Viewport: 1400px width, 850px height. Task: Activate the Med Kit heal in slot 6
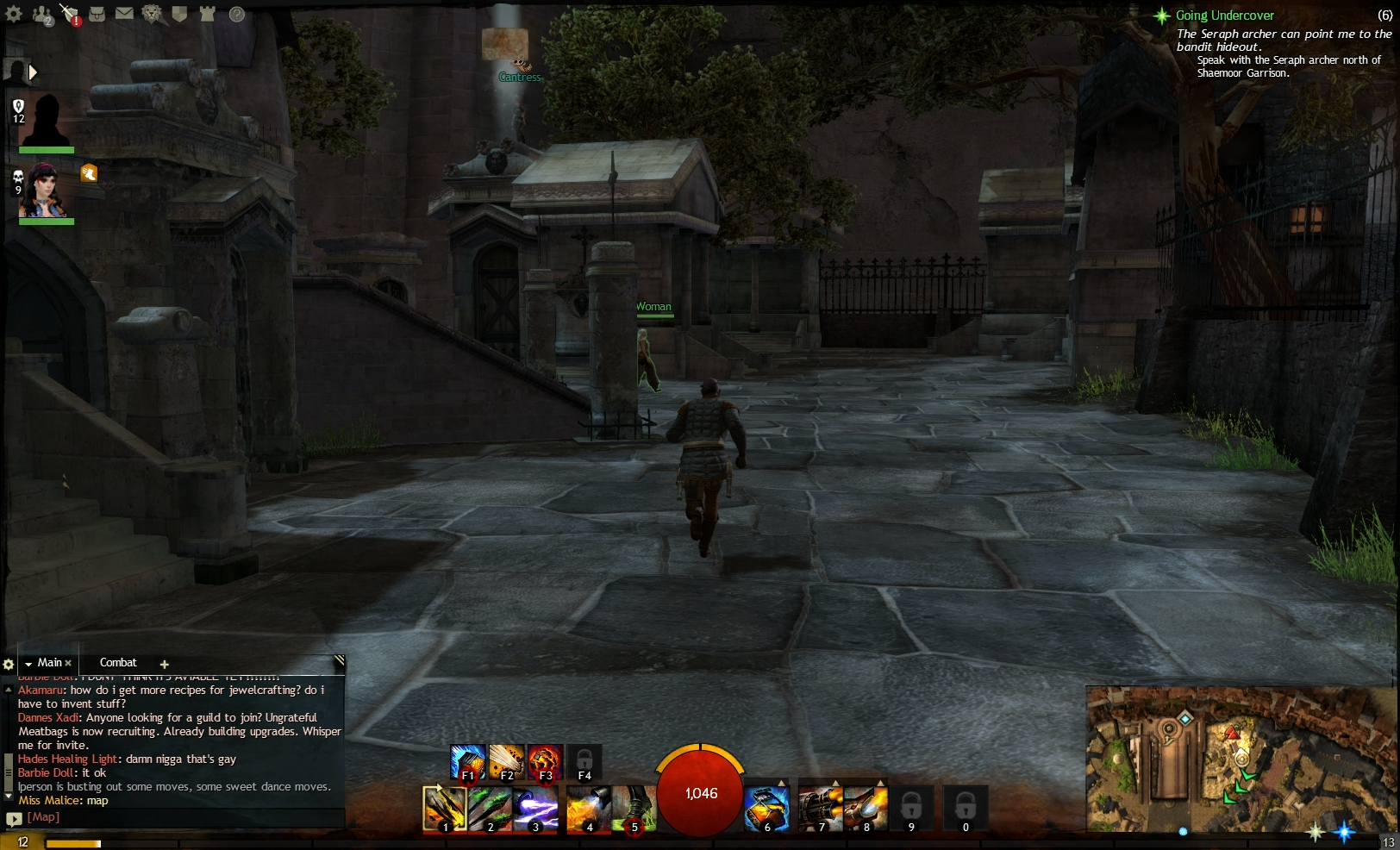pyautogui.click(x=766, y=809)
